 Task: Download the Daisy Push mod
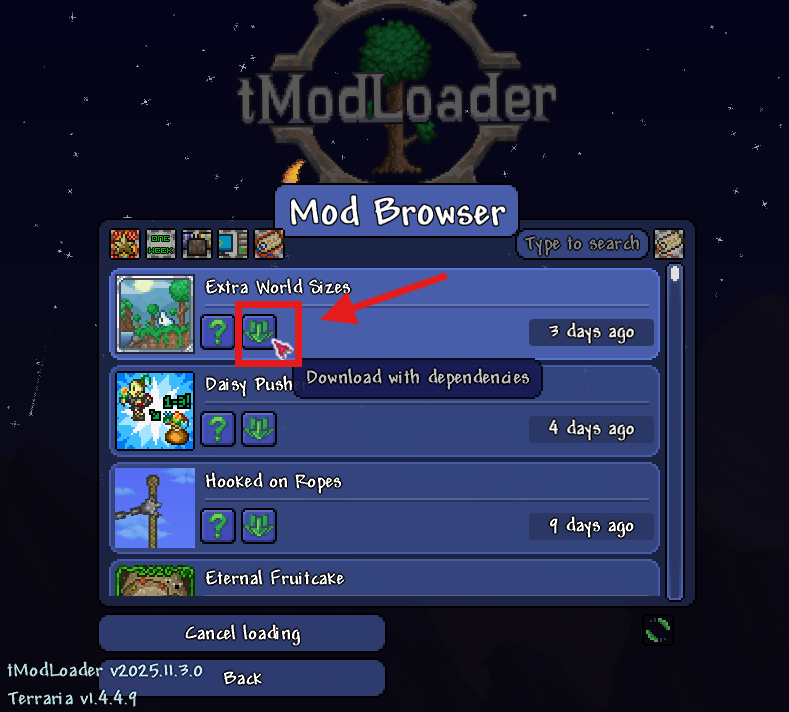tap(260, 428)
